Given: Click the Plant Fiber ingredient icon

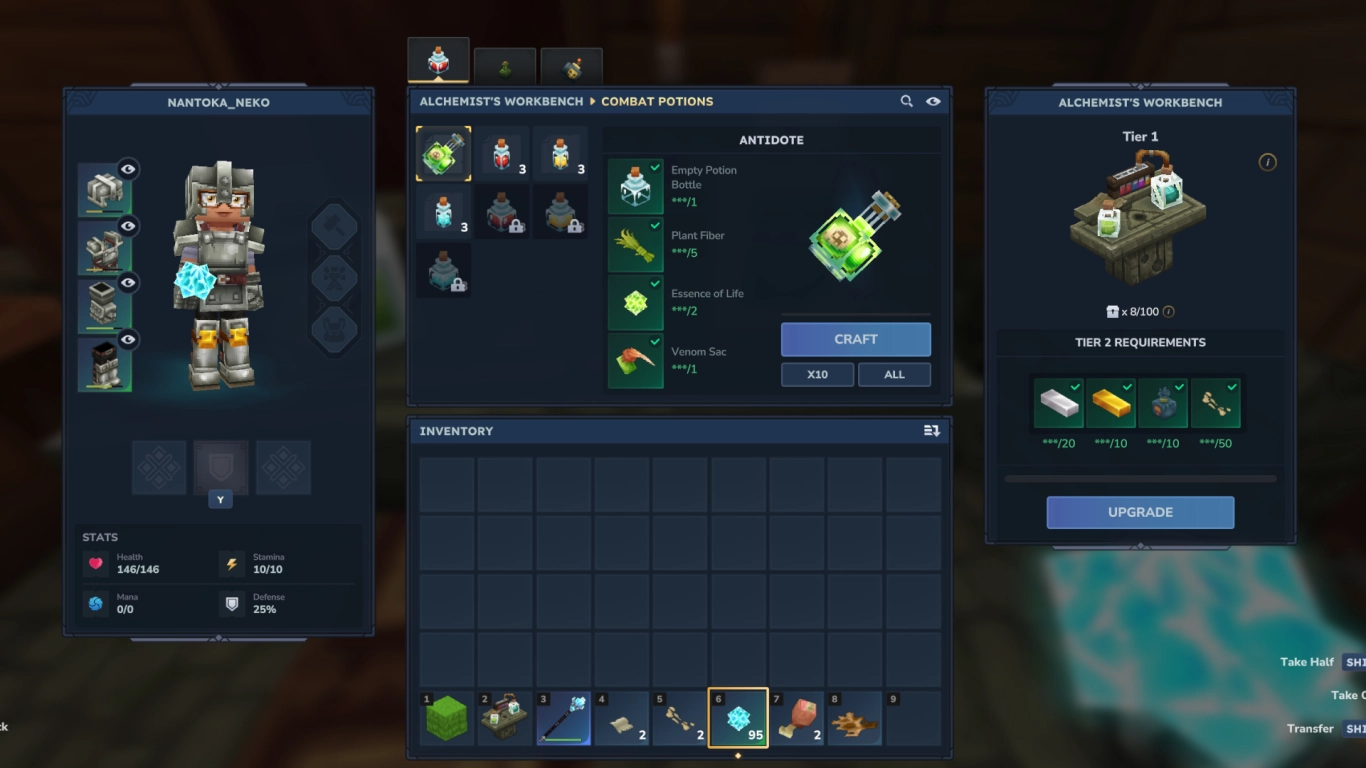Looking at the screenshot, I should point(634,243).
